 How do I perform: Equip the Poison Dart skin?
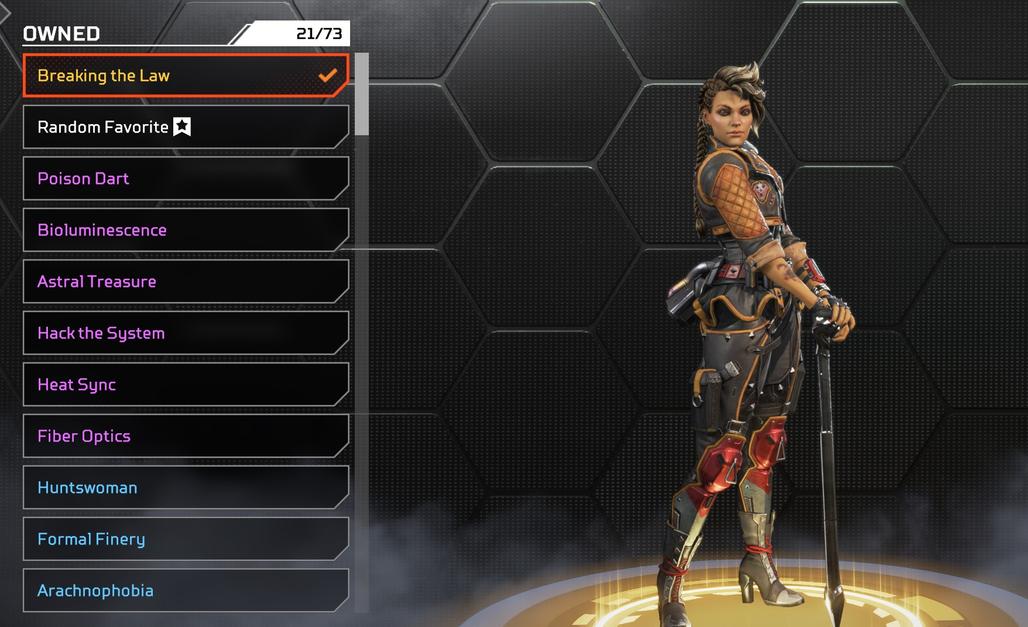tap(185, 179)
